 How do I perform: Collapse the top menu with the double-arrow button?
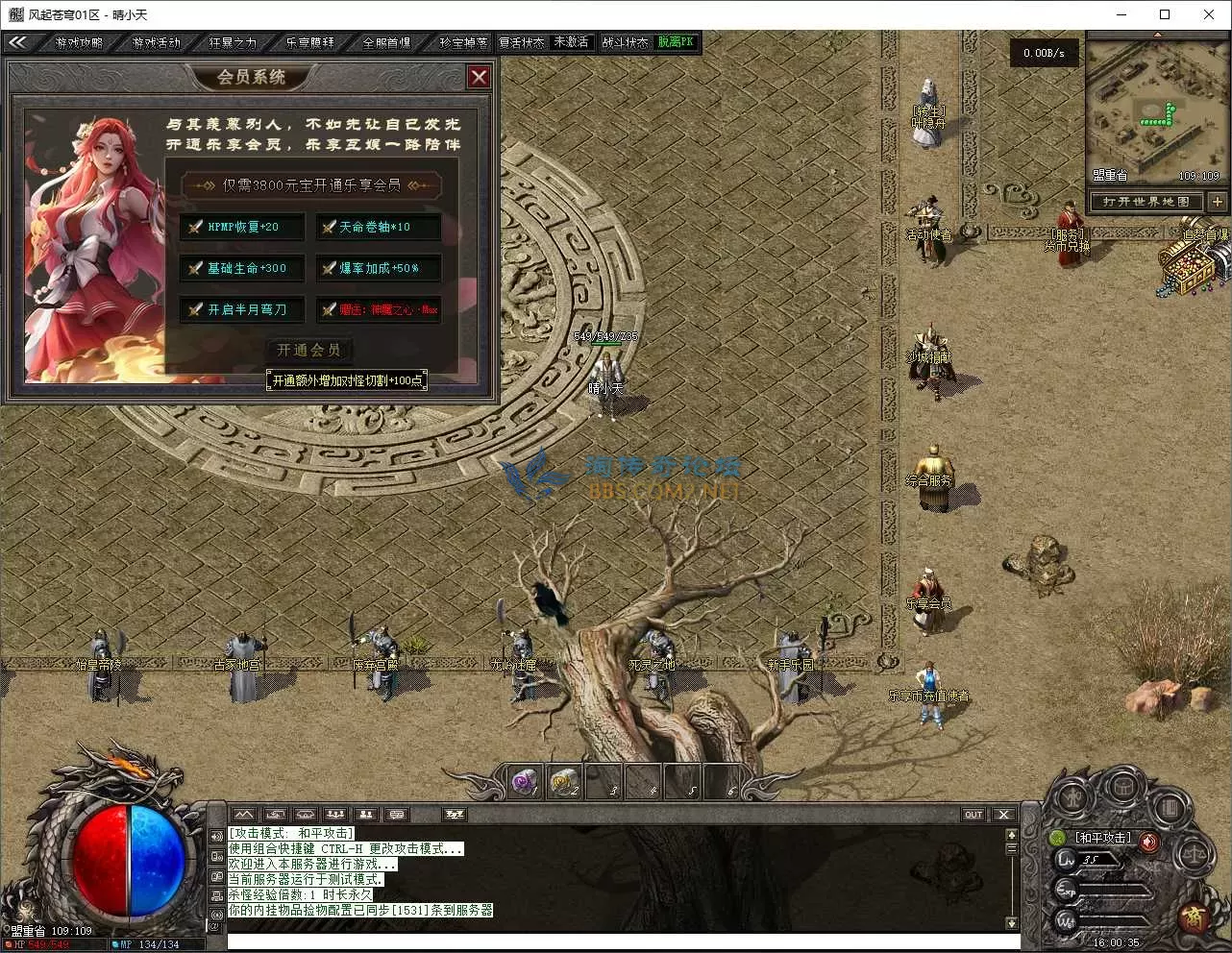pos(17,42)
